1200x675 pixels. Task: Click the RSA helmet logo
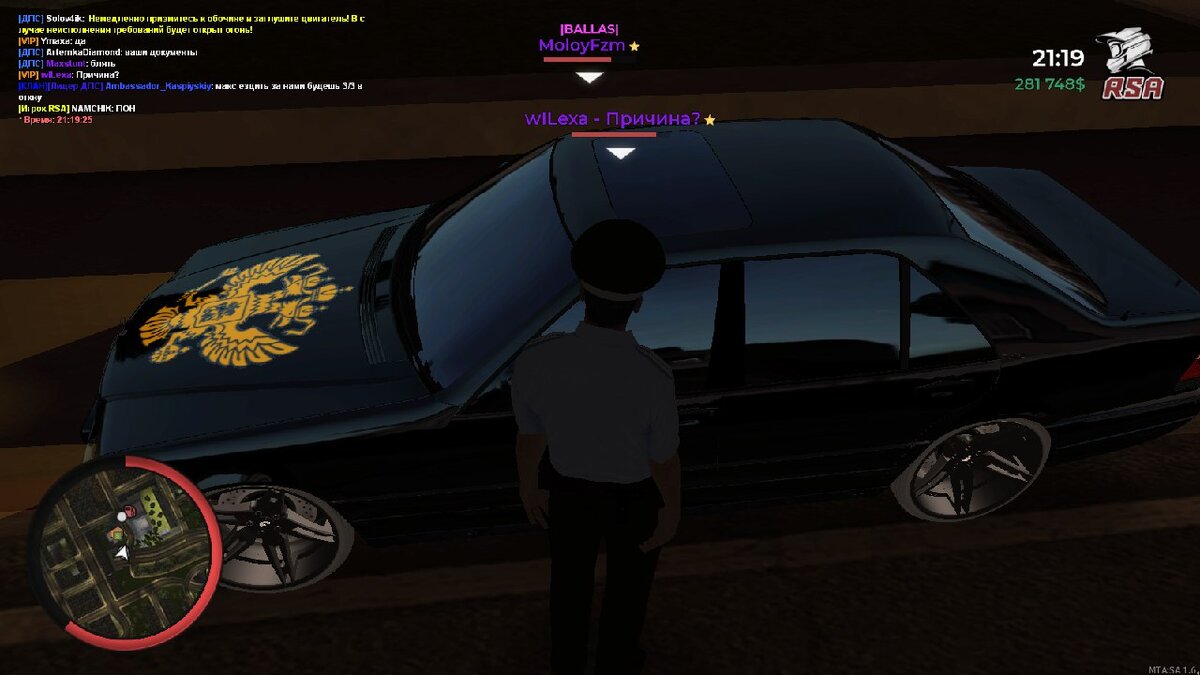1132,66
